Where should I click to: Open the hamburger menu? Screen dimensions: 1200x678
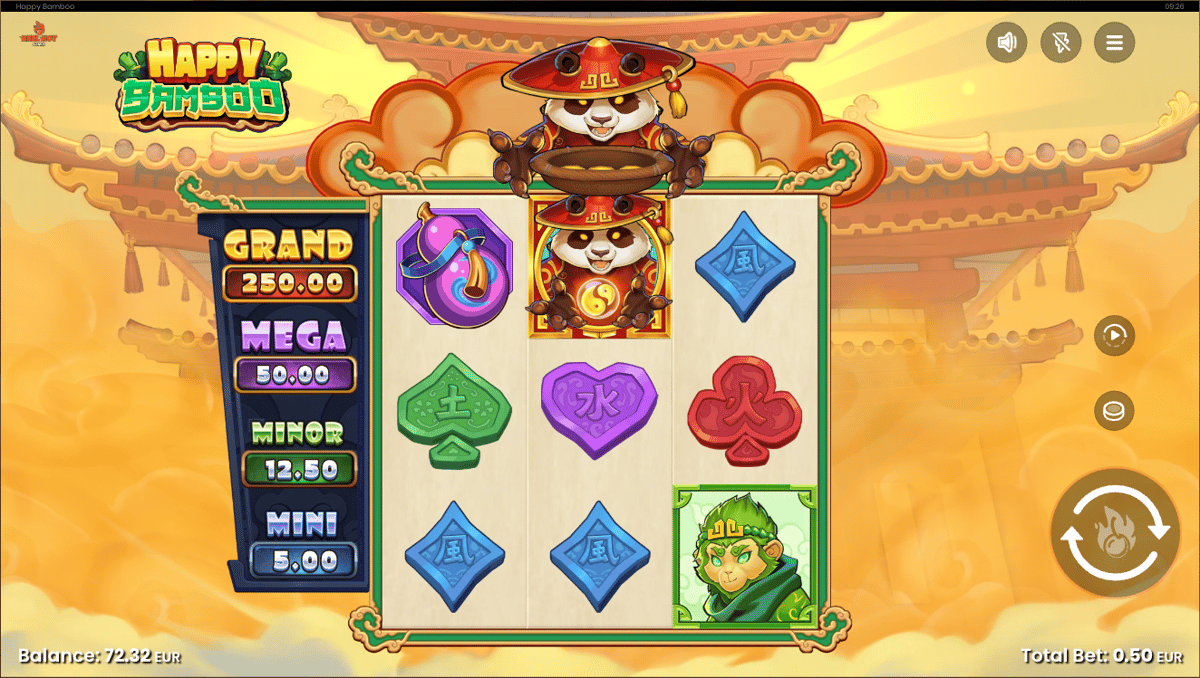[1114, 43]
